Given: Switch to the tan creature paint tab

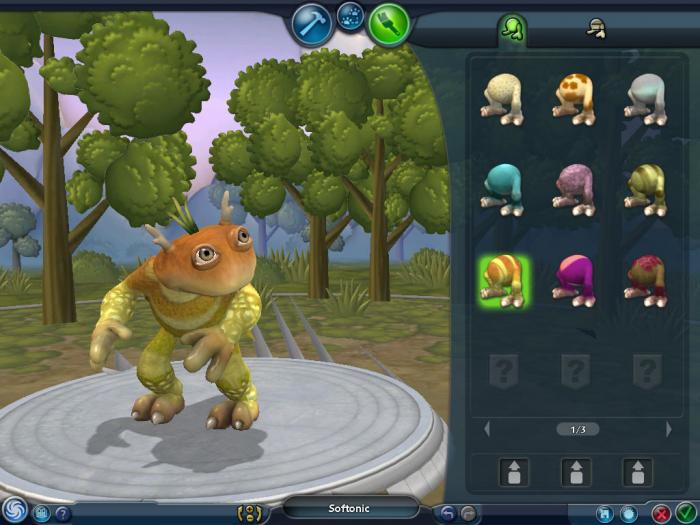Looking at the screenshot, I should [x=593, y=29].
